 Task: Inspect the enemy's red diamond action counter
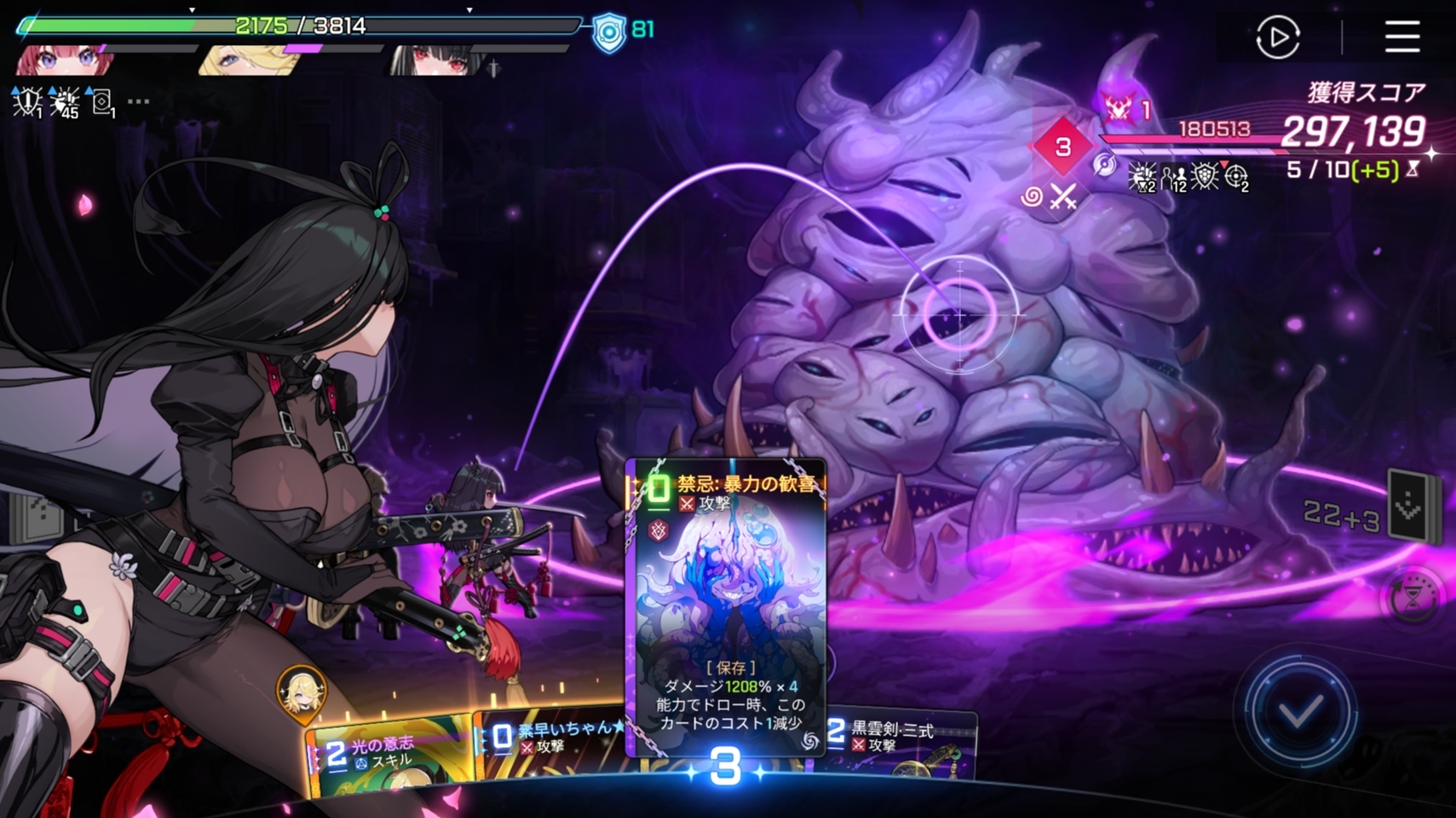(1062, 147)
